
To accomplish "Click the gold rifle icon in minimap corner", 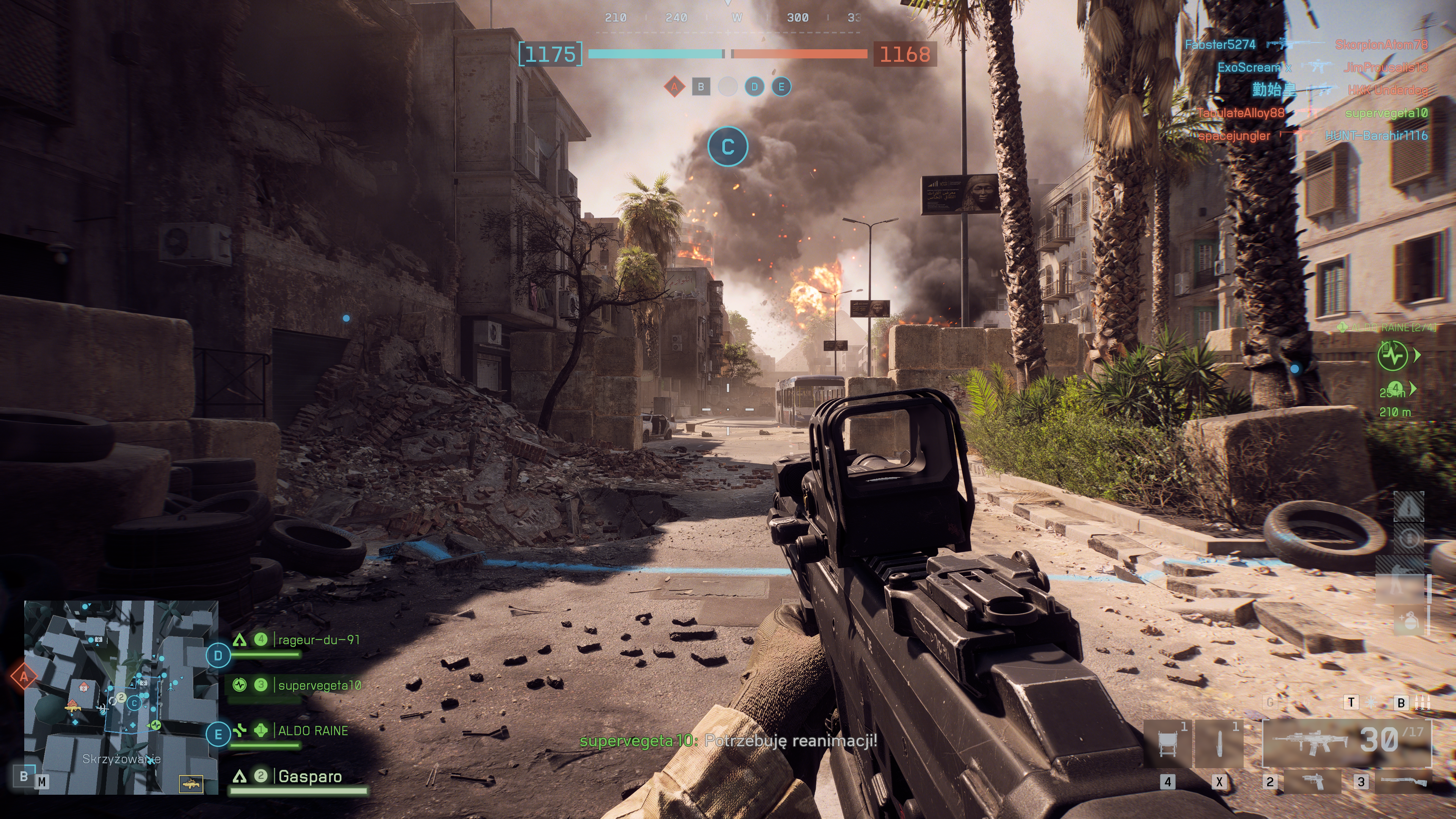I will tap(191, 784).
